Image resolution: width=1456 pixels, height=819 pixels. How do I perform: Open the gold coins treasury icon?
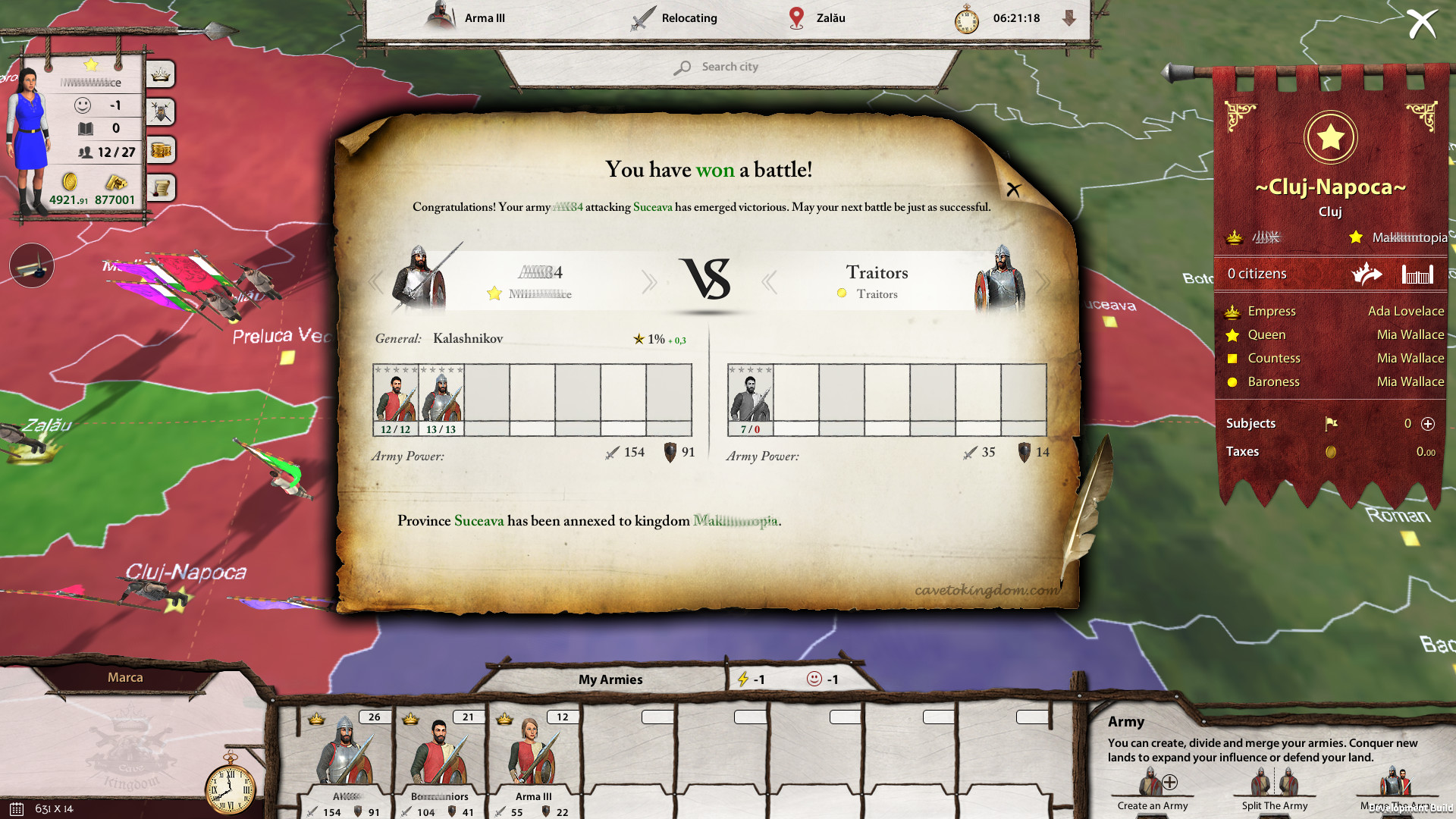tap(160, 150)
